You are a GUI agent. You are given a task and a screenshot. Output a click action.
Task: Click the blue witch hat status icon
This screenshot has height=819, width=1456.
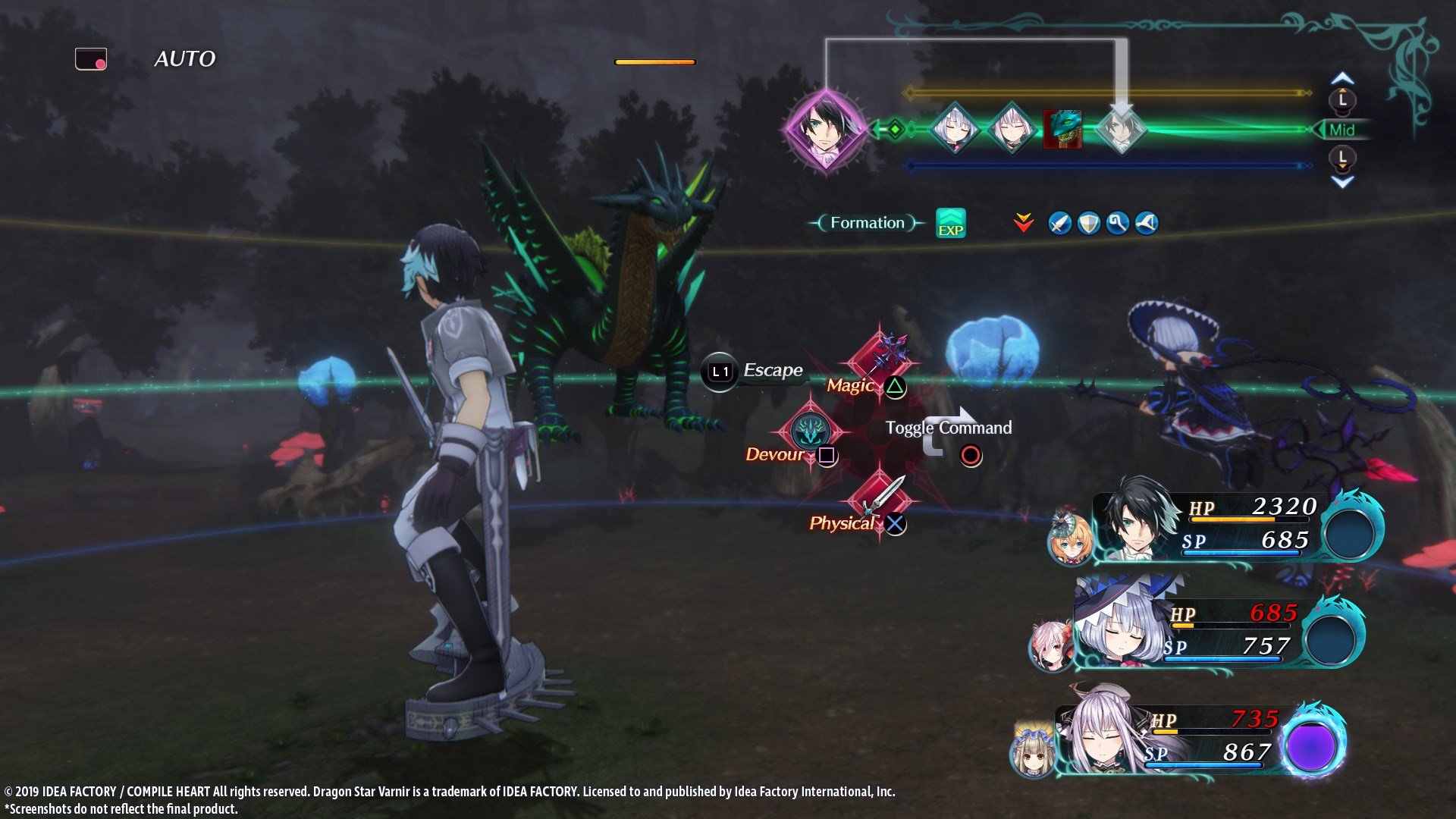pos(1146,224)
